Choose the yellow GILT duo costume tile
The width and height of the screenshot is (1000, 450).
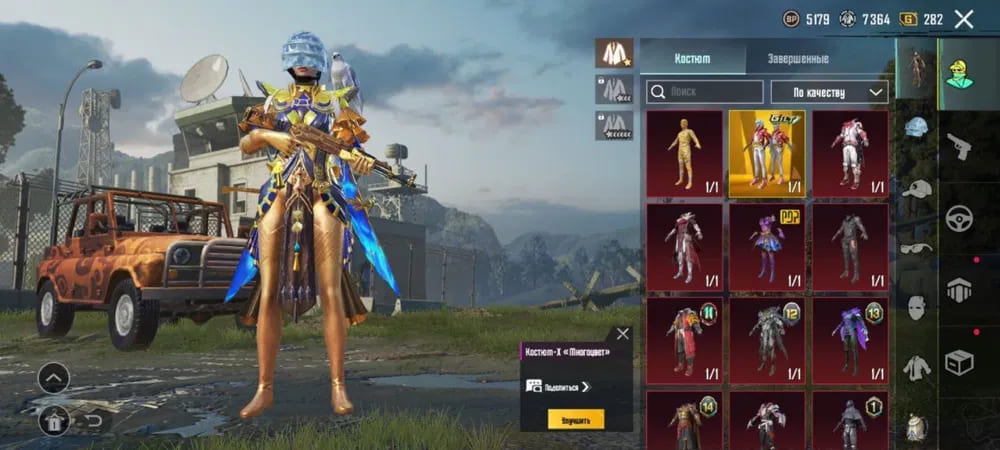tap(766, 153)
